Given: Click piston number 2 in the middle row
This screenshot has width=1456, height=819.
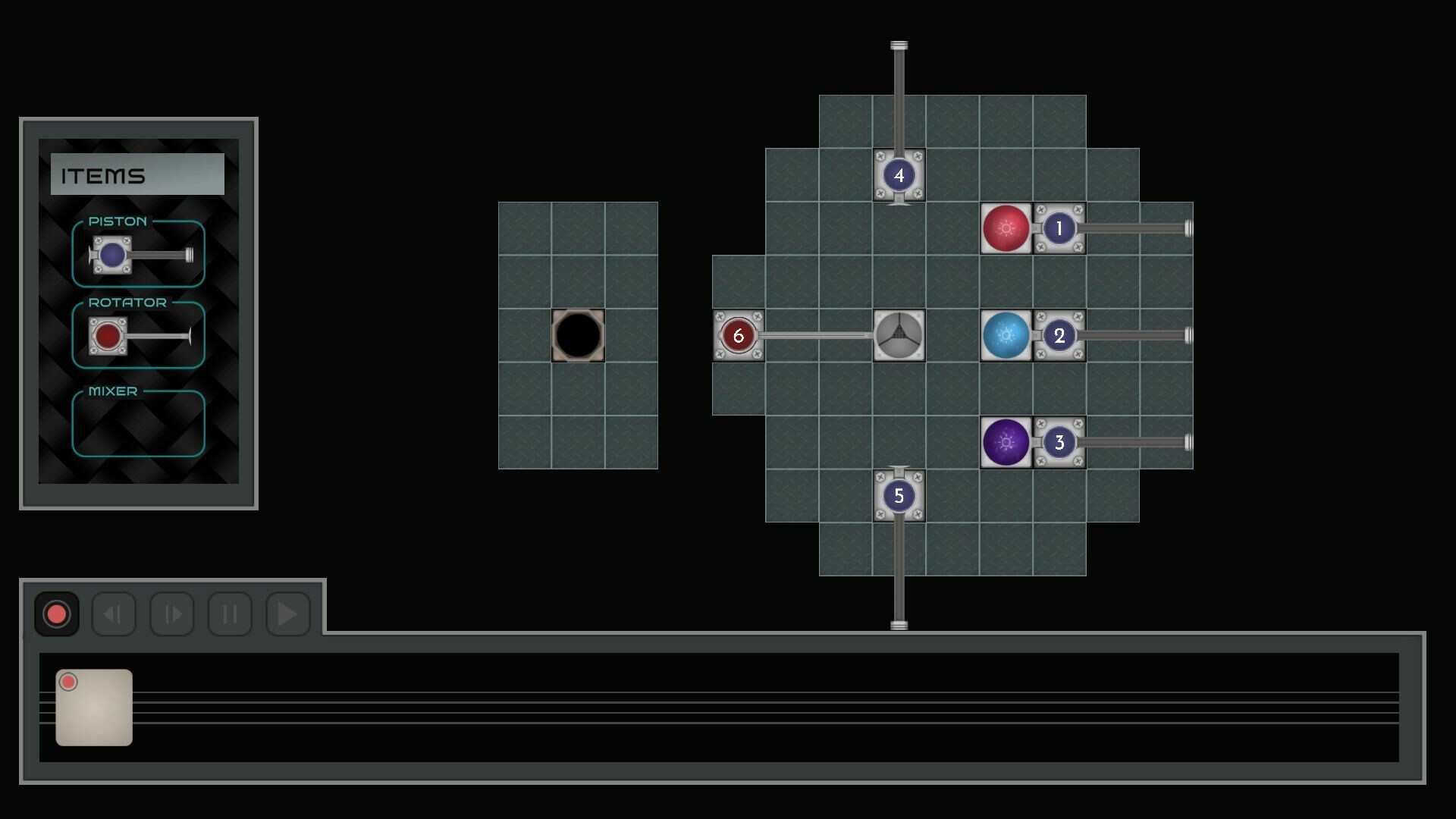Looking at the screenshot, I should click(x=1059, y=334).
